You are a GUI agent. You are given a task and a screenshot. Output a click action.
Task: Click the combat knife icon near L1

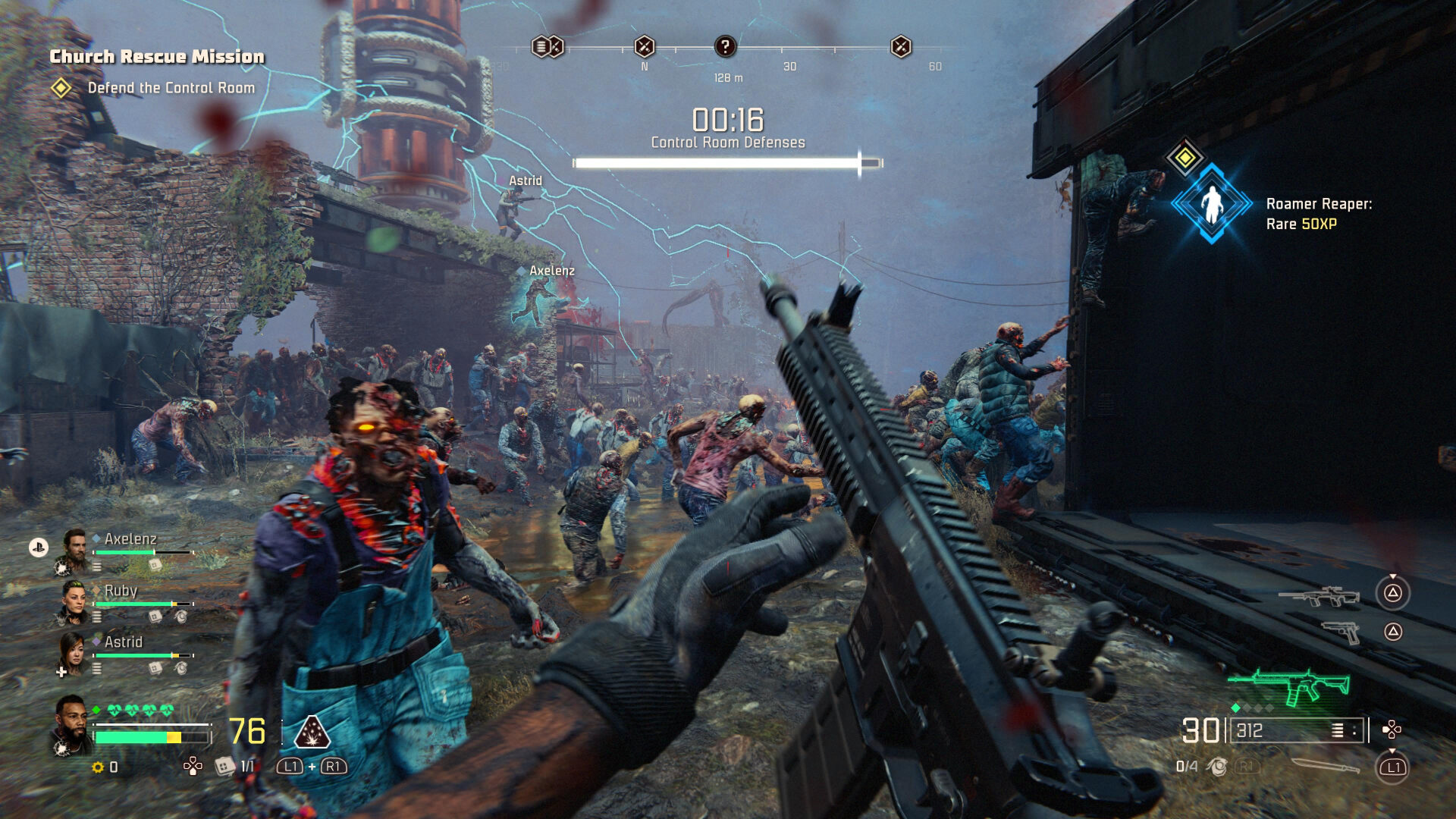[x=1324, y=767]
